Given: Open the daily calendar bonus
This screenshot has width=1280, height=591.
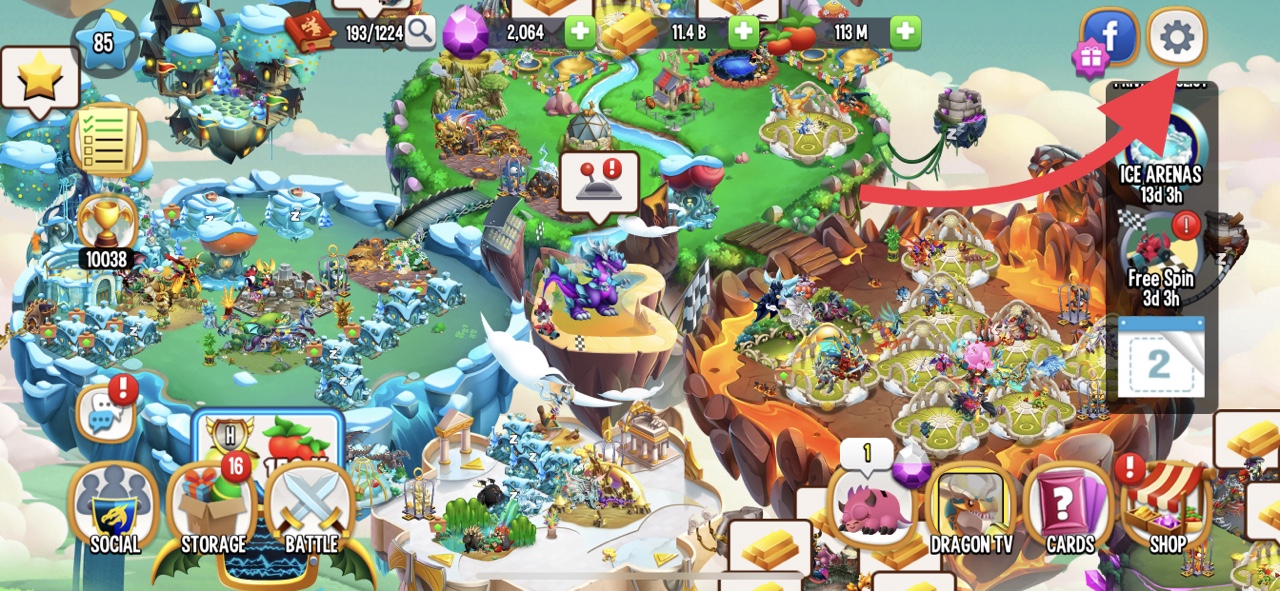Looking at the screenshot, I should click(1160, 360).
